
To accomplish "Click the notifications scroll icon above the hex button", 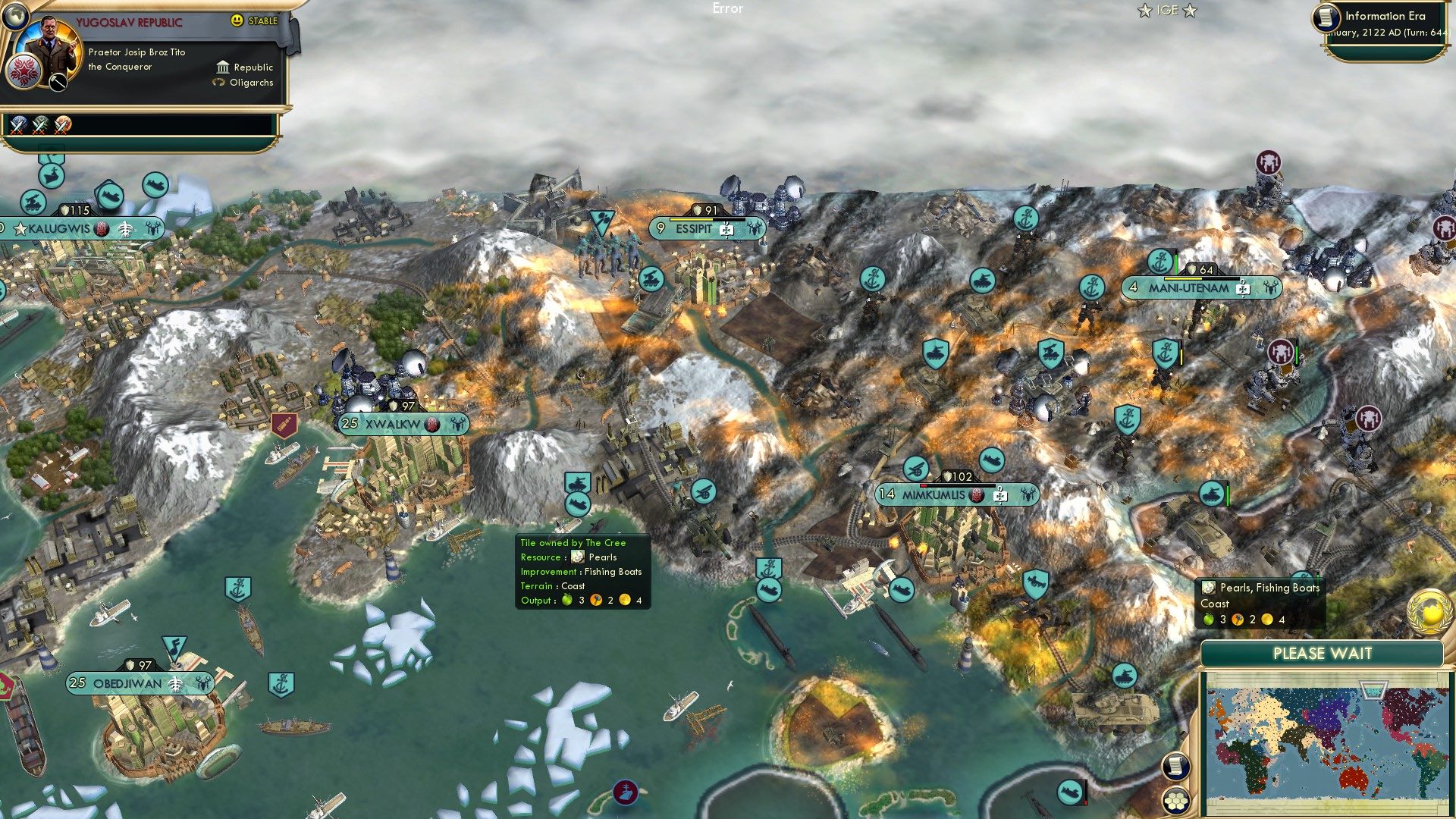I will tap(1175, 767).
